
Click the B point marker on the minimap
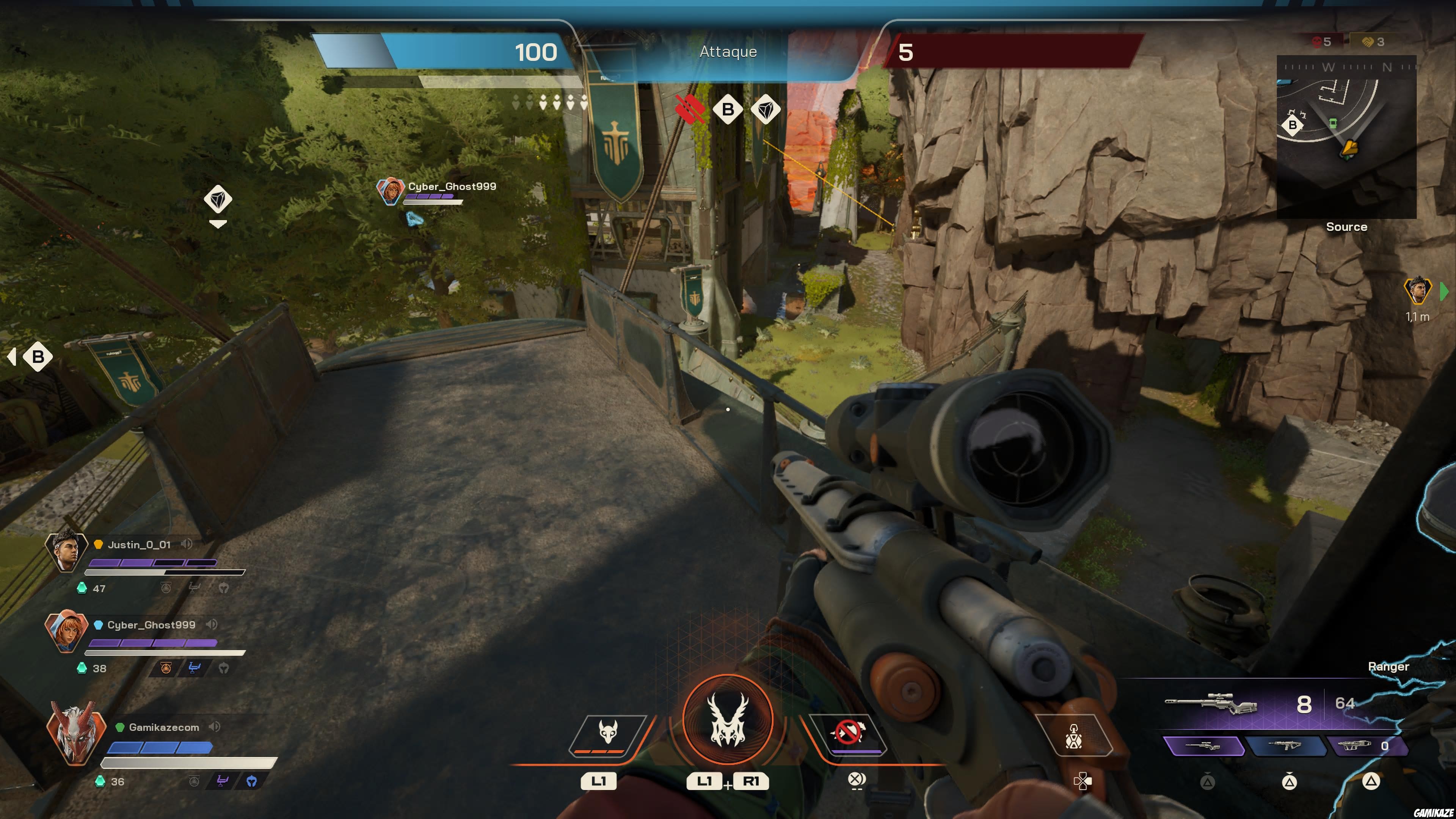(1292, 125)
